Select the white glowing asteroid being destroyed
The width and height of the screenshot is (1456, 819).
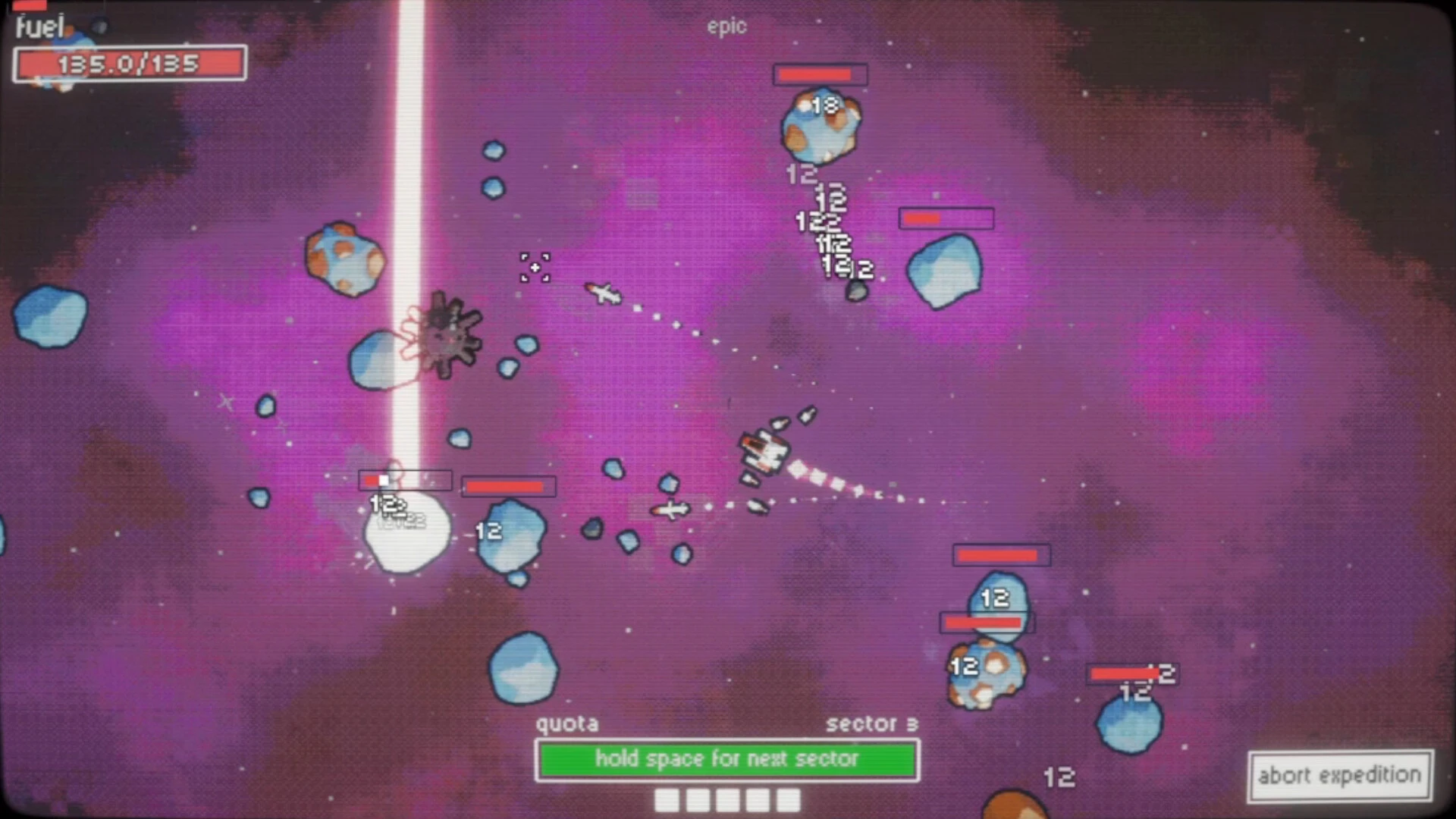point(406,531)
